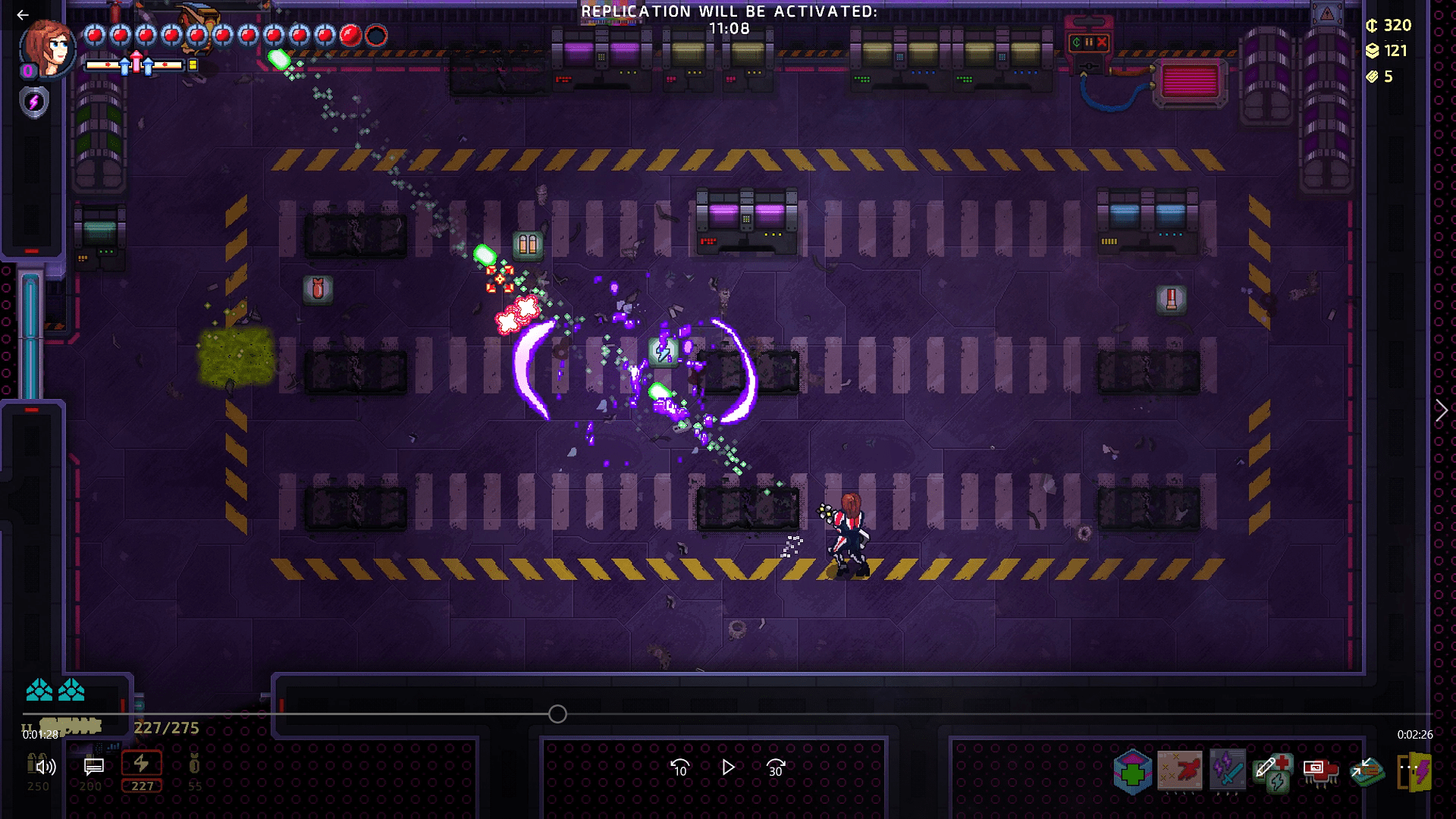Click the video seek bar handle
This screenshot has height=819, width=1456.
coord(557,714)
